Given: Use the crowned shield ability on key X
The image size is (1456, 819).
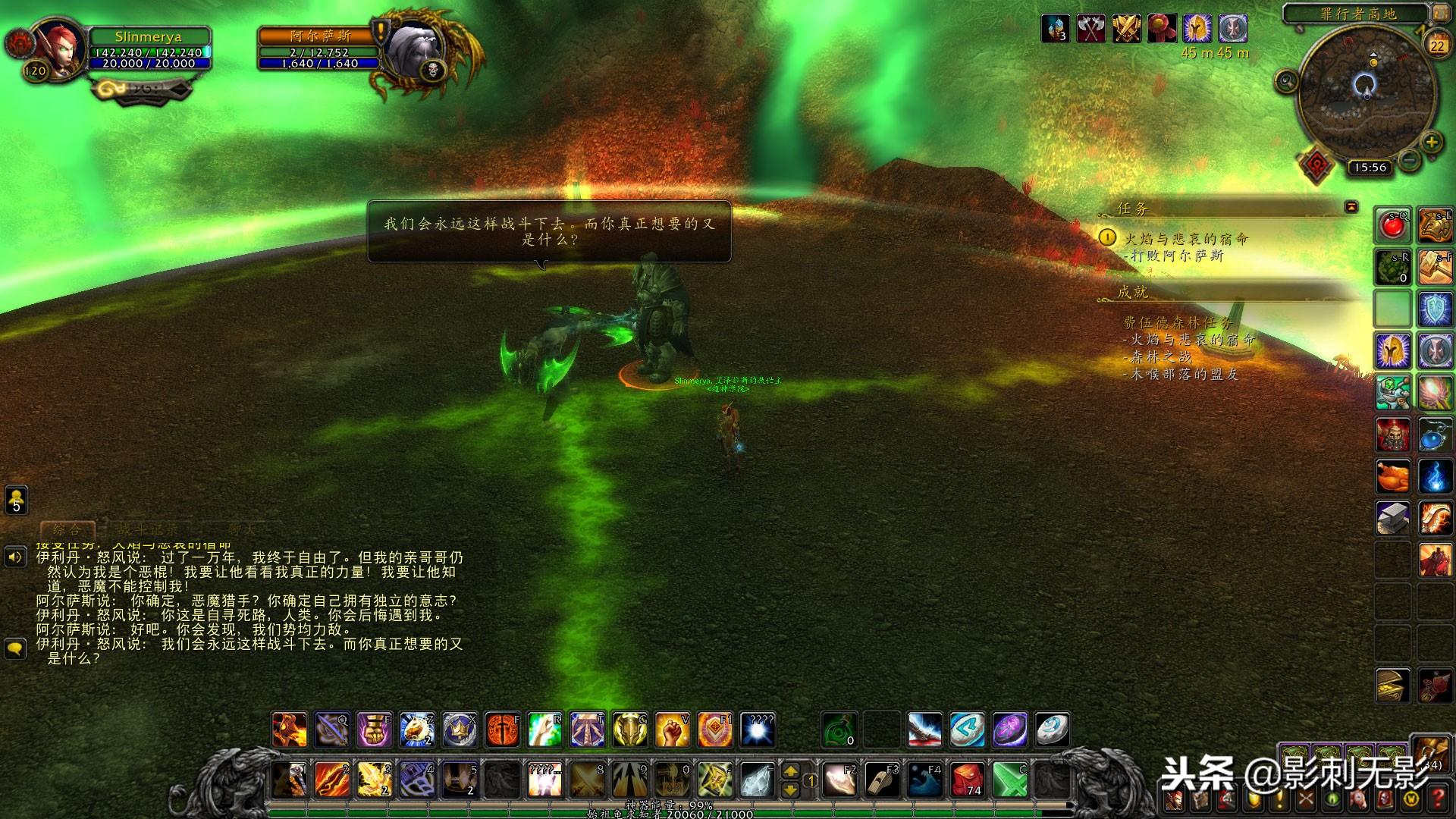Looking at the screenshot, I should [x=460, y=730].
